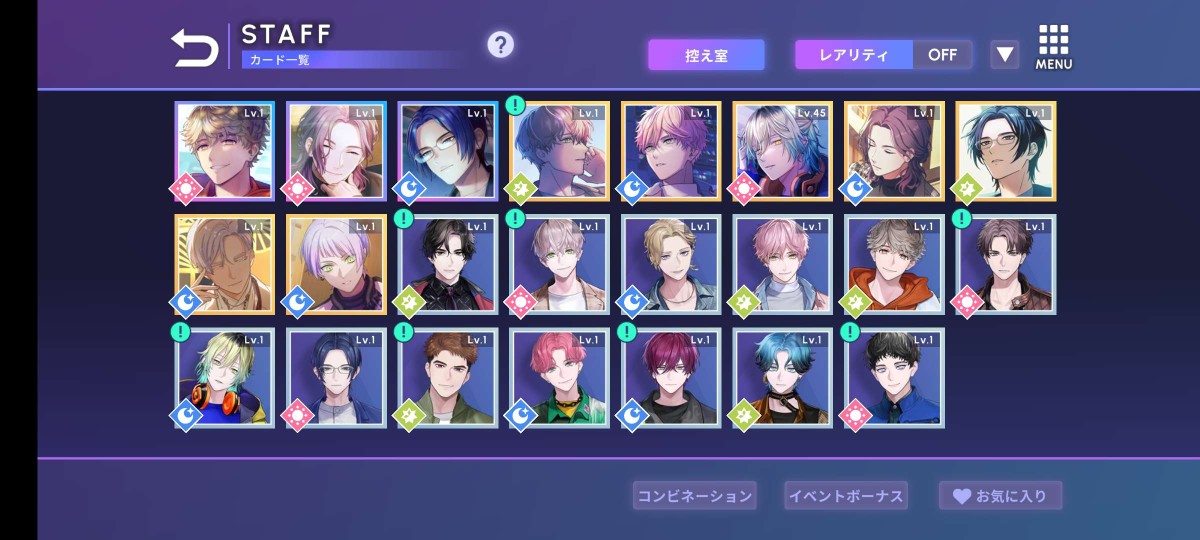
Task: Pick the card with orange hoodie
Action: 894,265
